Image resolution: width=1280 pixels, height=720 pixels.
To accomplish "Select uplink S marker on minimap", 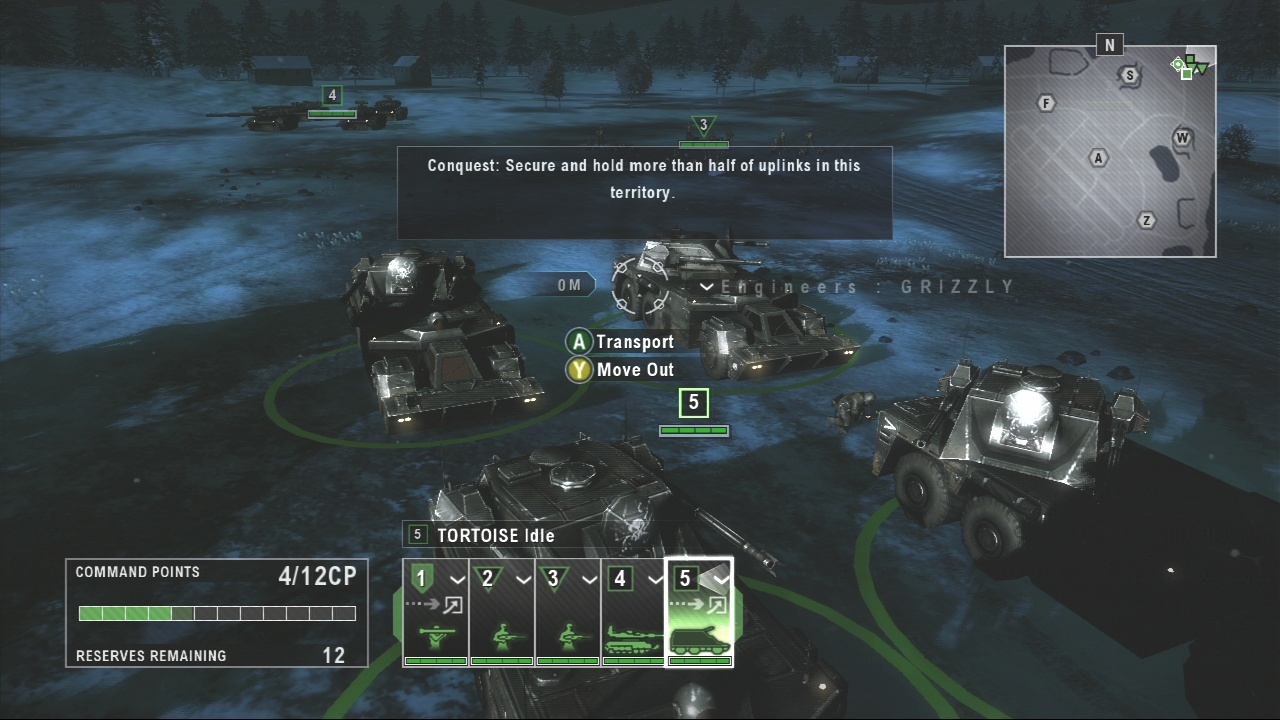I will pyautogui.click(x=1130, y=75).
